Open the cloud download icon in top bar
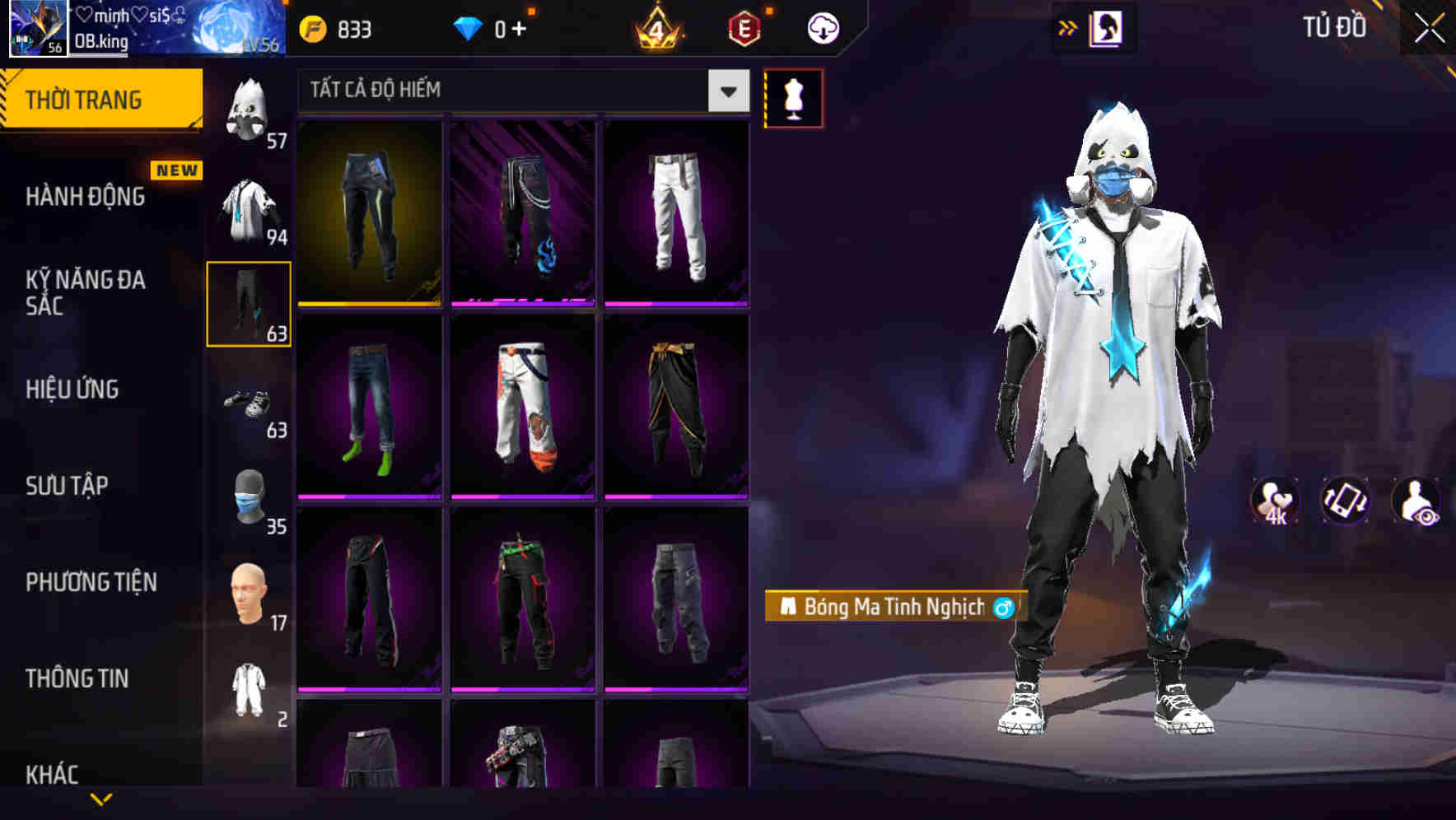Image resolution: width=1456 pixels, height=820 pixels. tap(822, 26)
